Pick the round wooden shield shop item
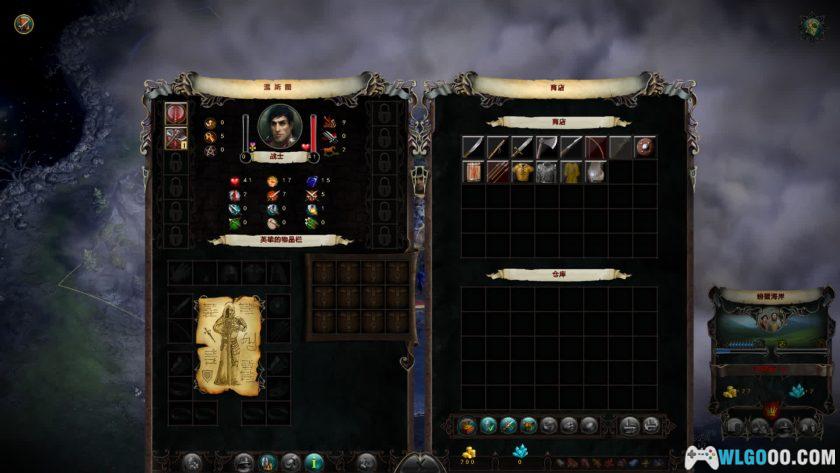Viewport: 840px width, 473px height. [x=645, y=148]
